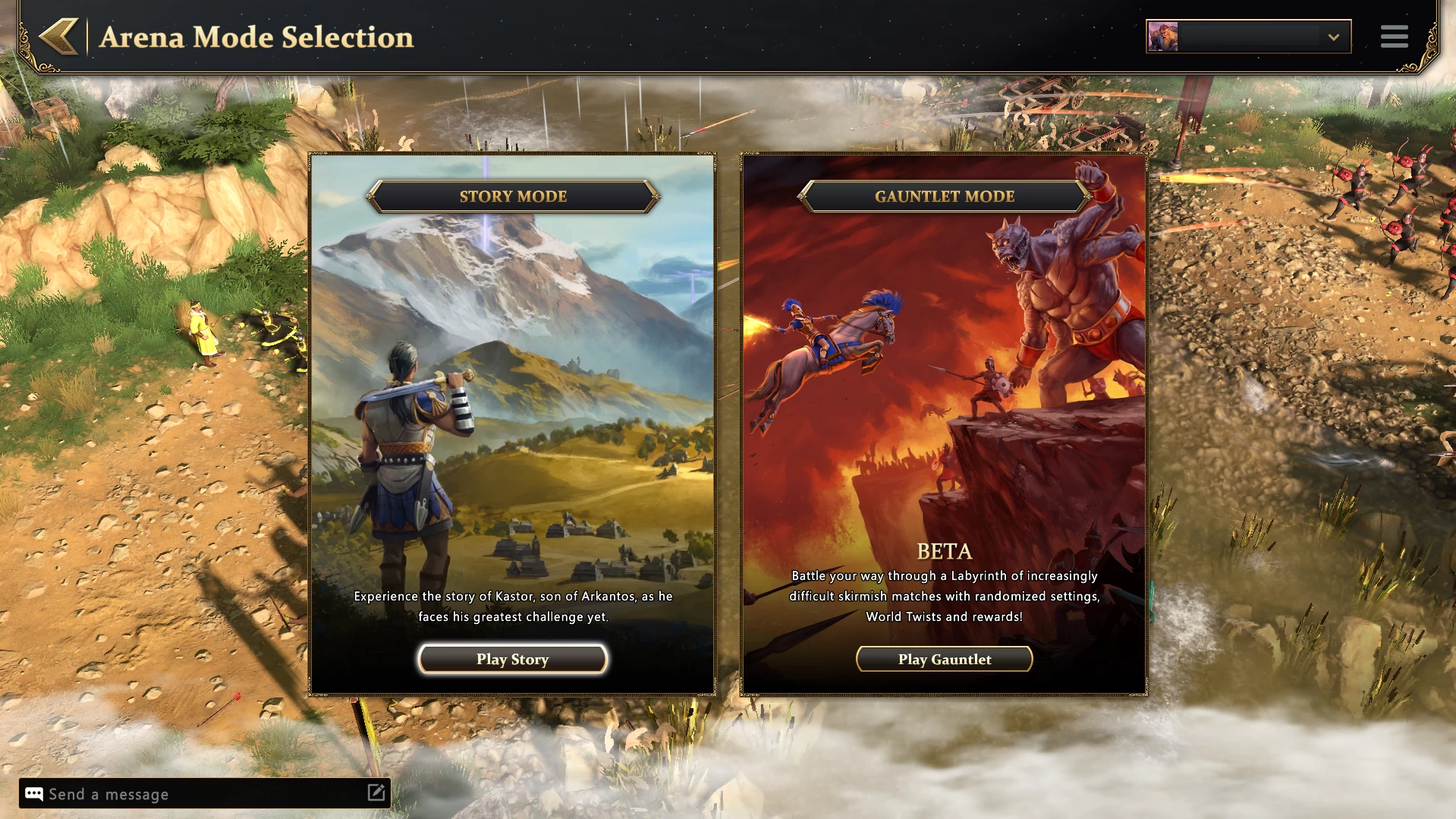The height and width of the screenshot is (819, 1456).
Task: Click the BETA label on Gauntlet card
Action: 945,551
